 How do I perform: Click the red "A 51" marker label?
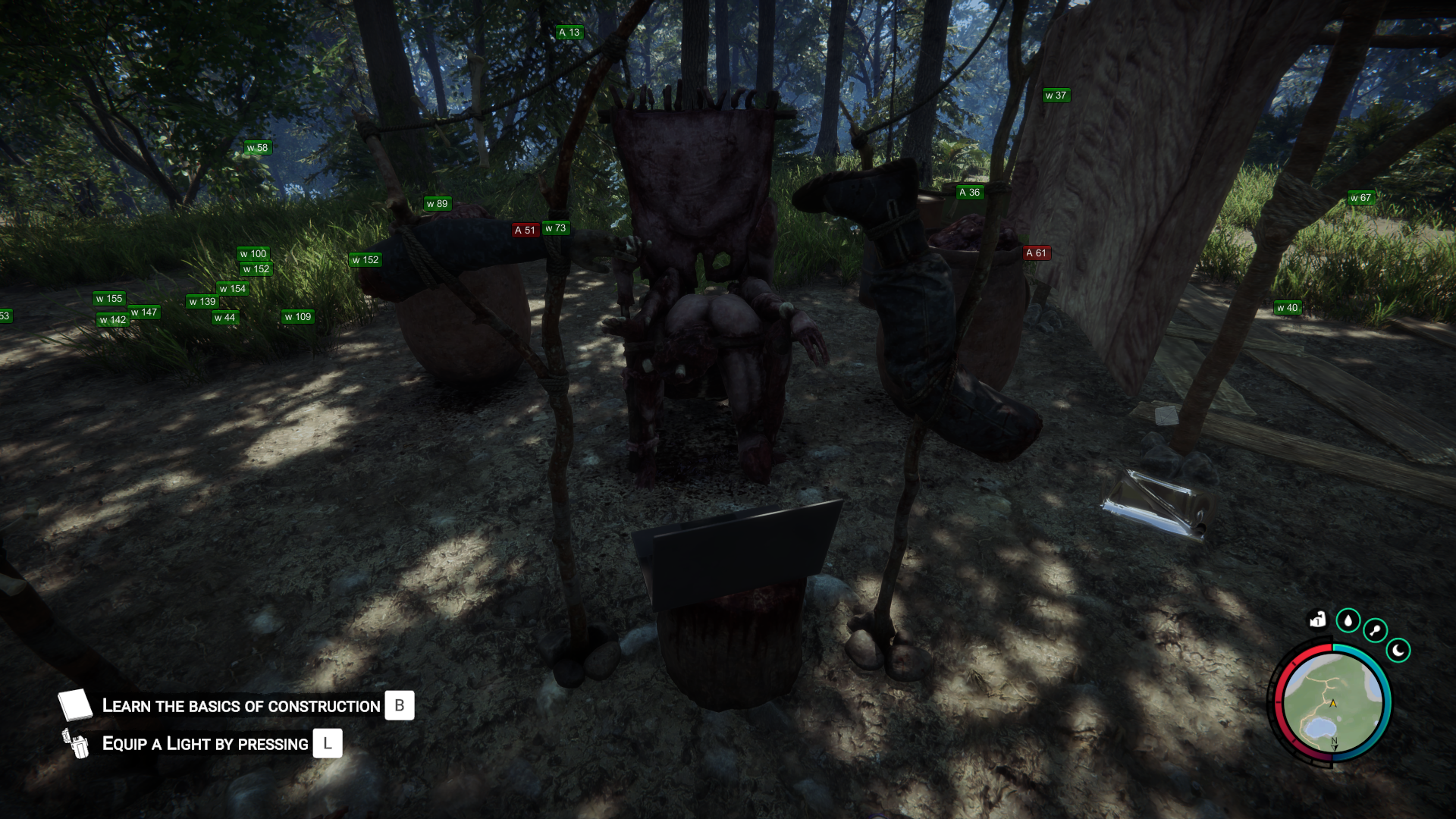(525, 231)
